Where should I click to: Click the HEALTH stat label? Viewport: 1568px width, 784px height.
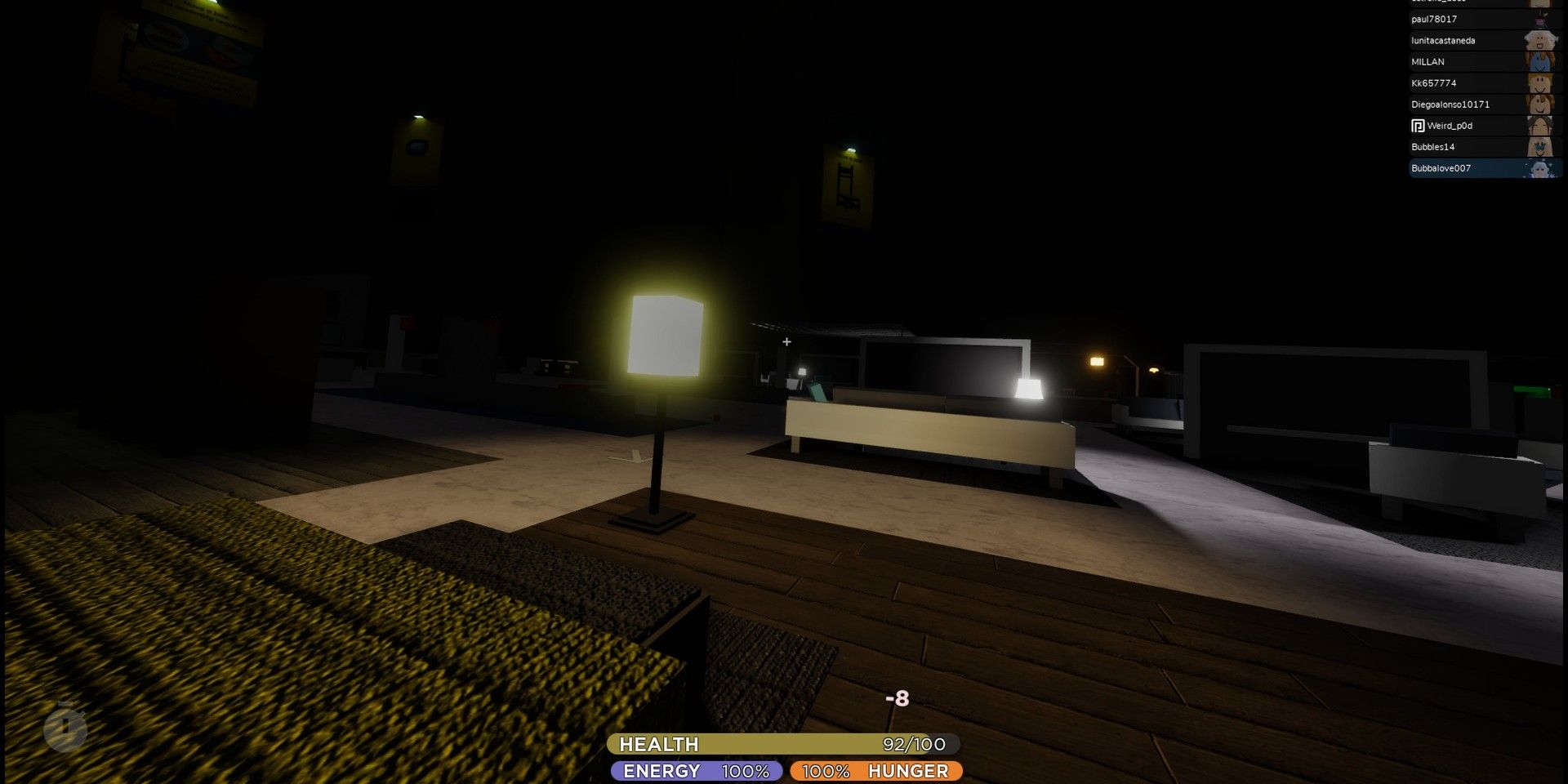[x=658, y=744]
